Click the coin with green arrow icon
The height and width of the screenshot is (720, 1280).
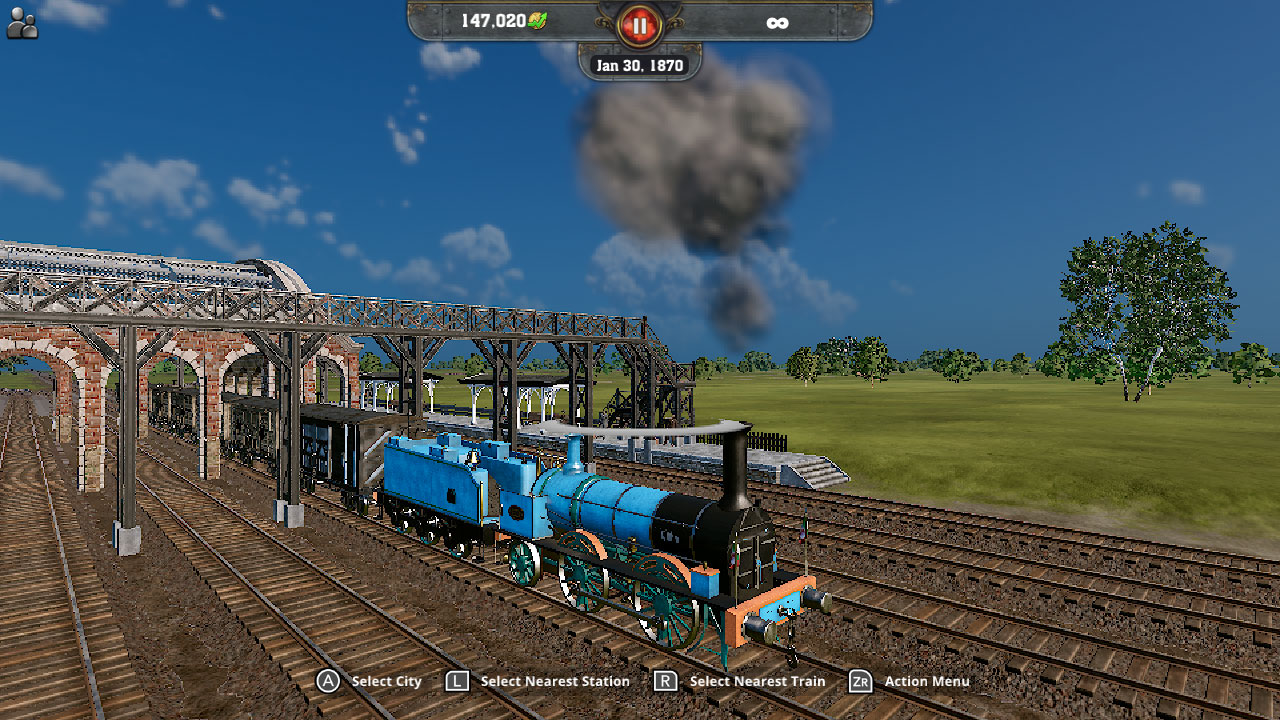coord(538,19)
